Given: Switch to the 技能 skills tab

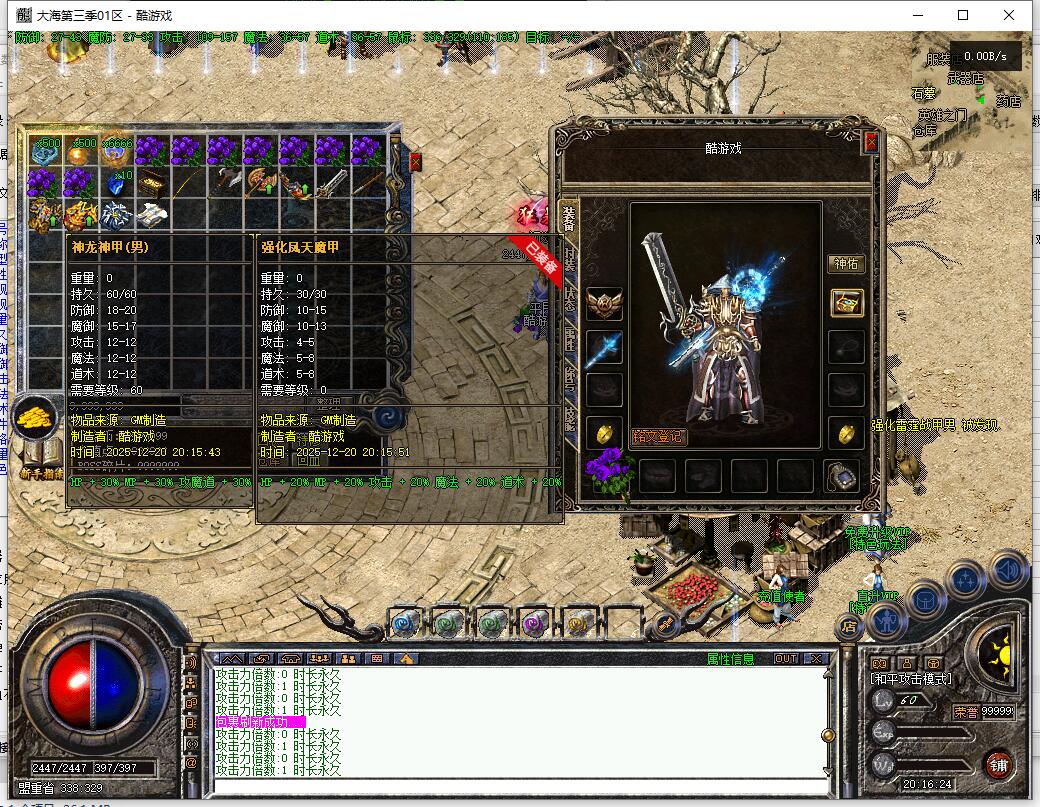Looking at the screenshot, I should (x=569, y=411).
